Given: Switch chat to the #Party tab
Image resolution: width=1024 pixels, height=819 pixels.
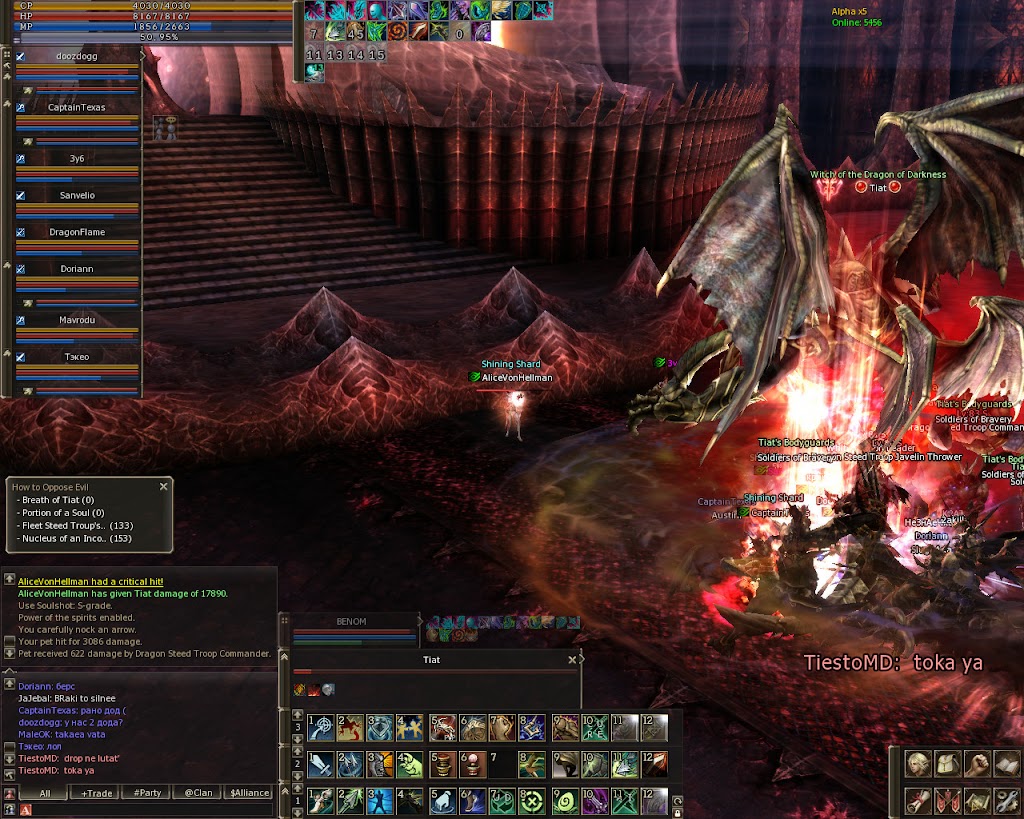Looking at the screenshot, I should 147,793.
